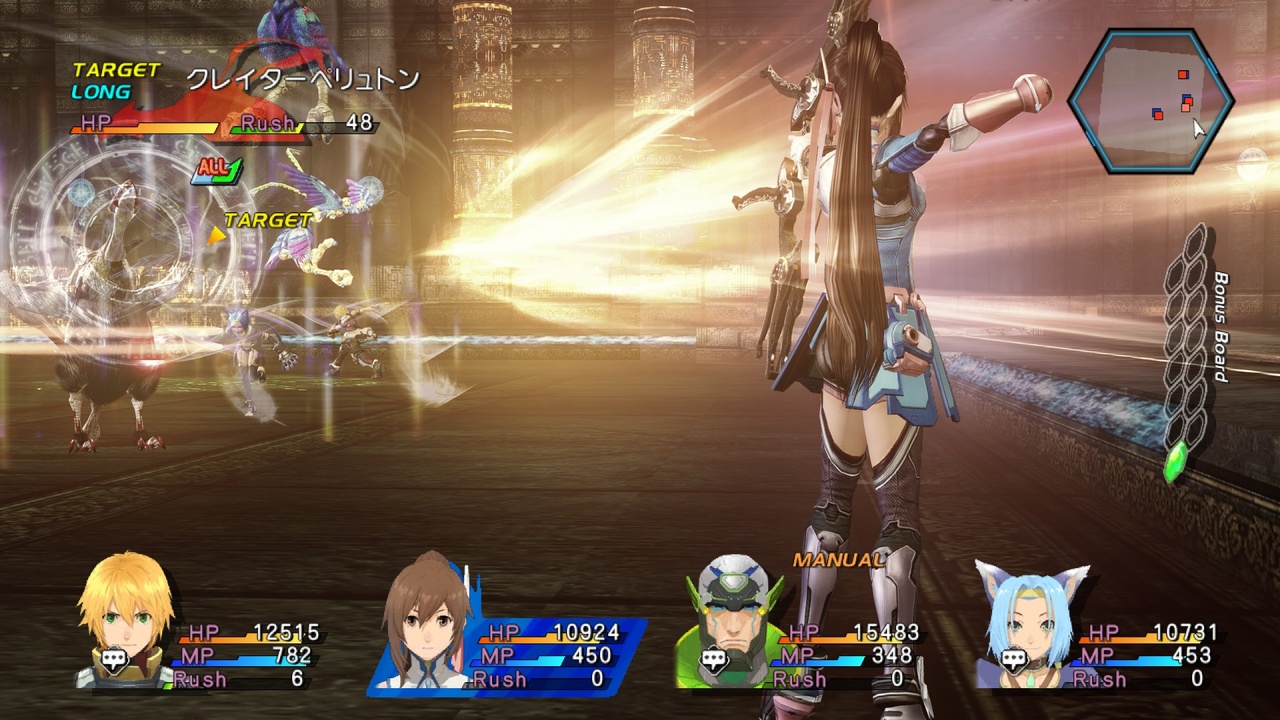
Task: Expand the bottom link of the Bonus Board chain
Action: point(1194,428)
